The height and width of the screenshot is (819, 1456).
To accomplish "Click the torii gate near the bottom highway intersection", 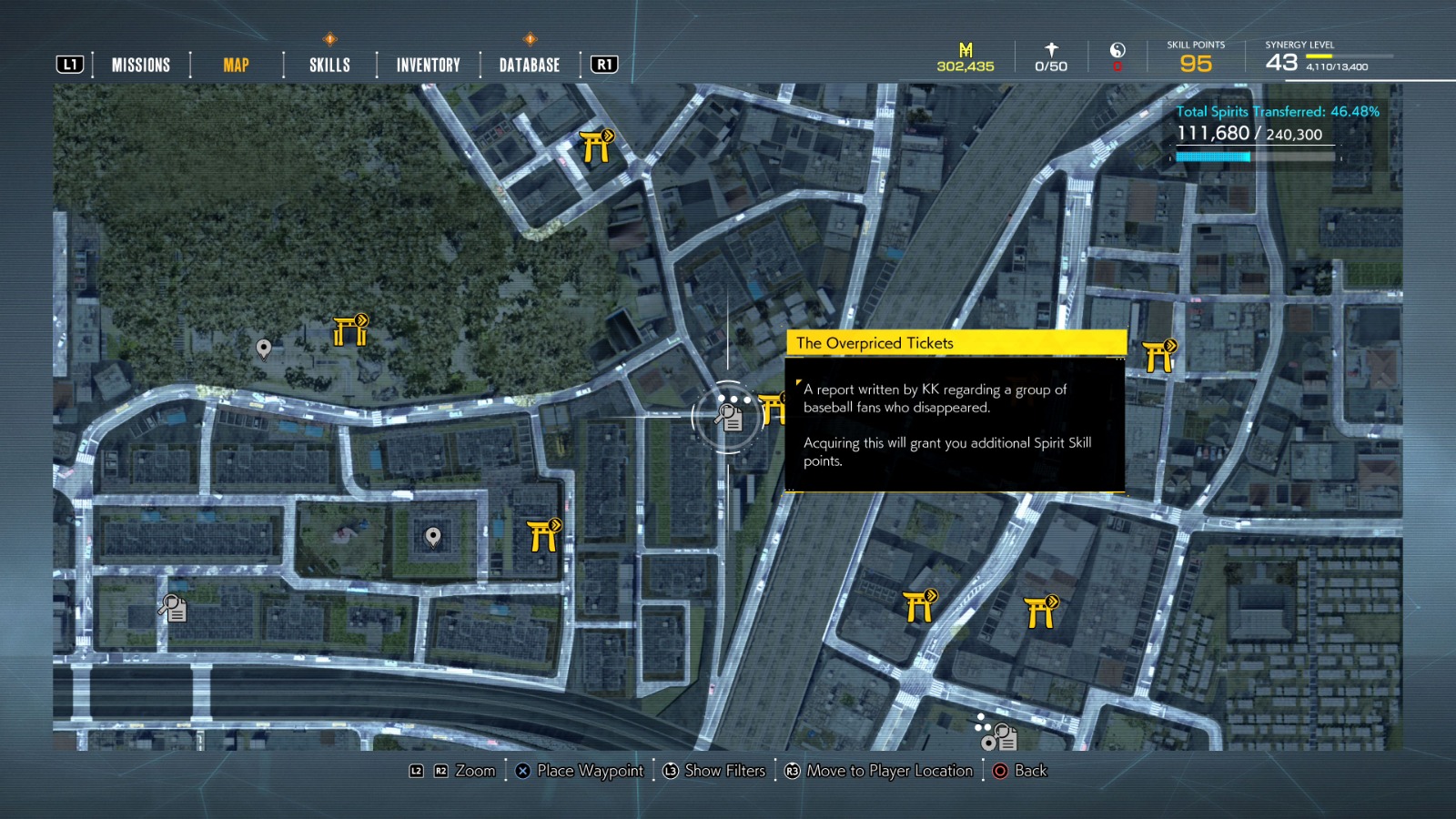I will (921, 605).
